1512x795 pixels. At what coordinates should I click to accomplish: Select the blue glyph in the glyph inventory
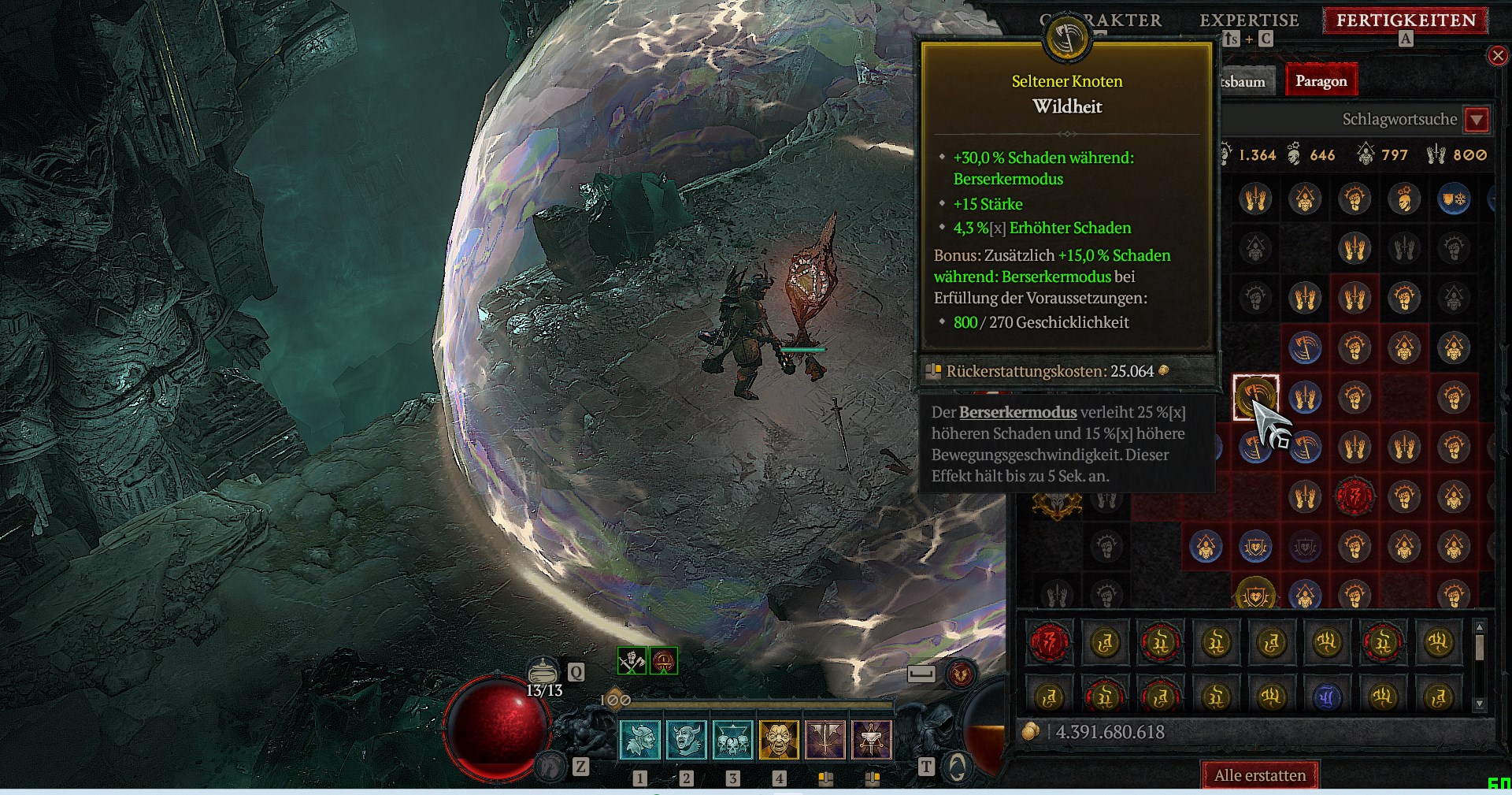point(1327,697)
